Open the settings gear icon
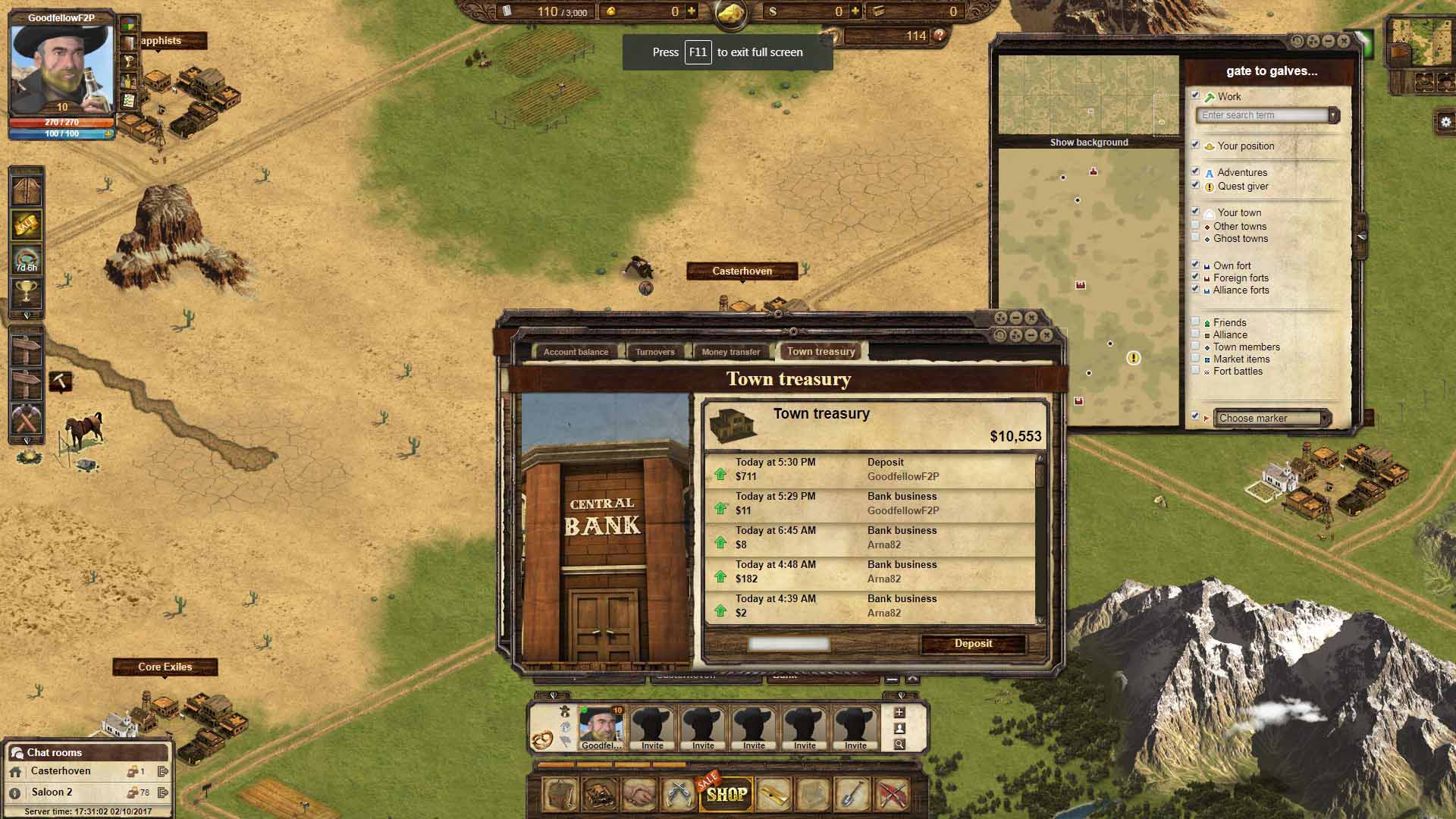 tap(1445, 122)
